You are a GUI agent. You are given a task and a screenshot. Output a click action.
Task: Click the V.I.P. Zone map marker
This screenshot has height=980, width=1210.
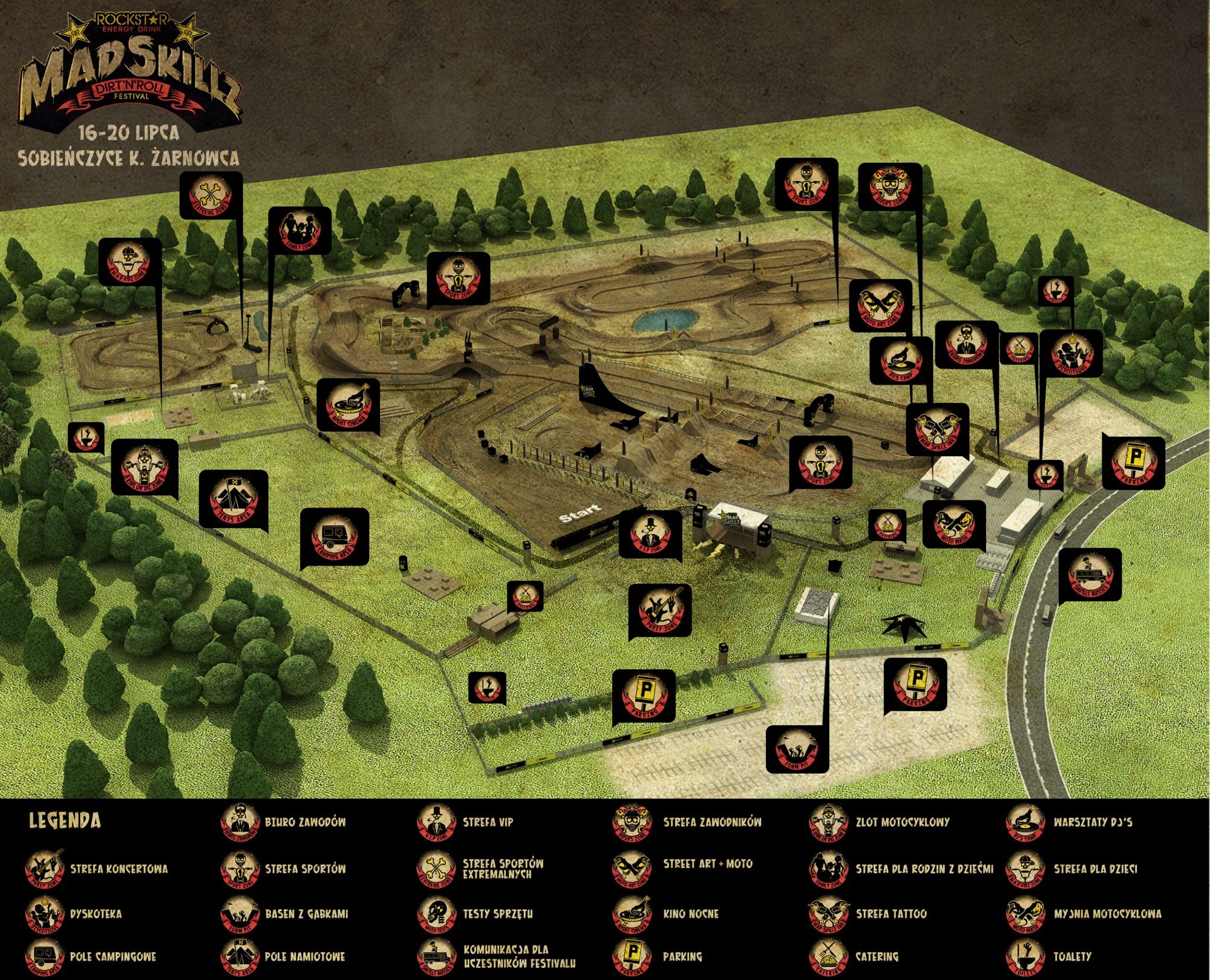click(x=650, y=532)
